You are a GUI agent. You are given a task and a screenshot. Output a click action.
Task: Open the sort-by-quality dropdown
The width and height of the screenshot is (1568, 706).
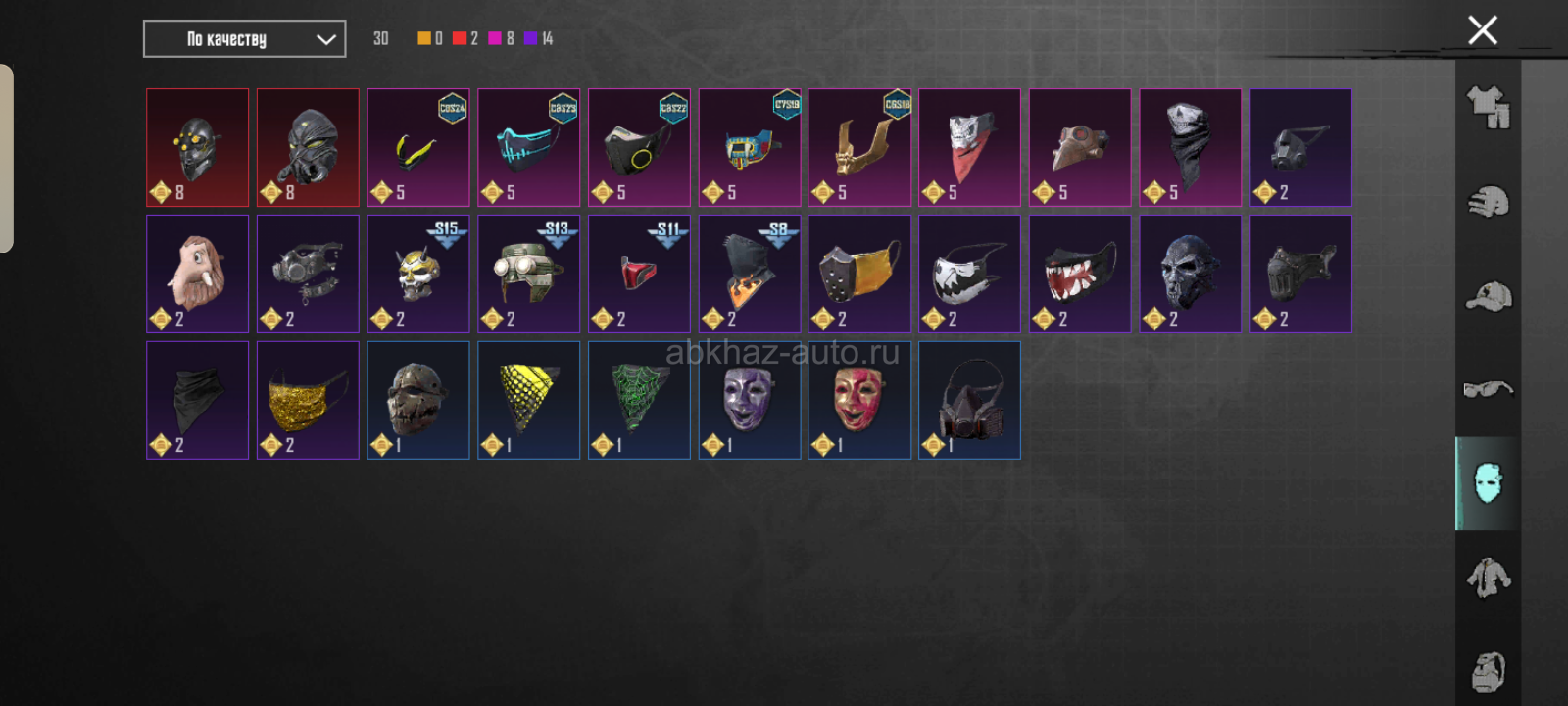[x=244, y=39]
